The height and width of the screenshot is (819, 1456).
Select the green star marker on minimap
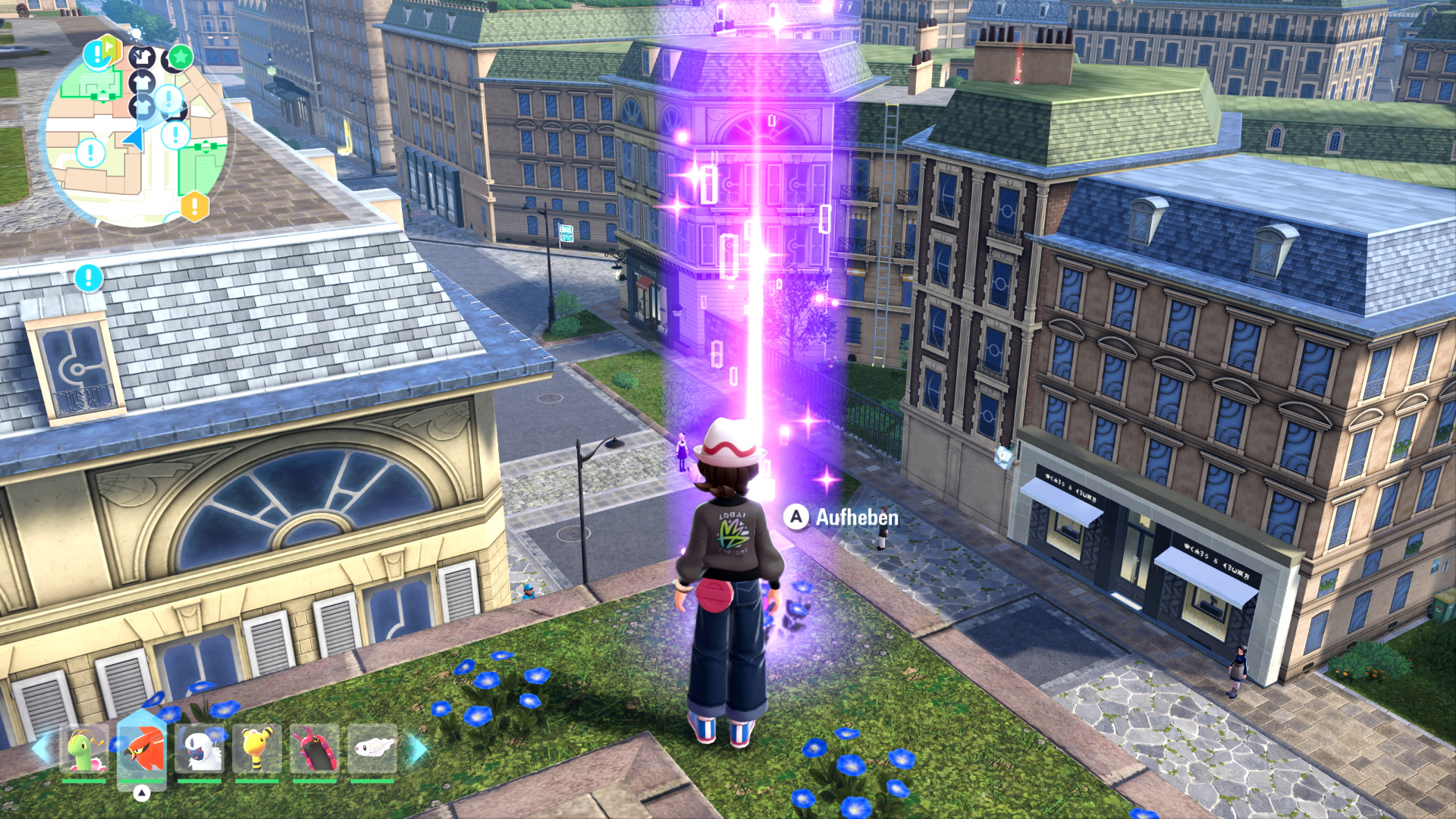[180, 56]
